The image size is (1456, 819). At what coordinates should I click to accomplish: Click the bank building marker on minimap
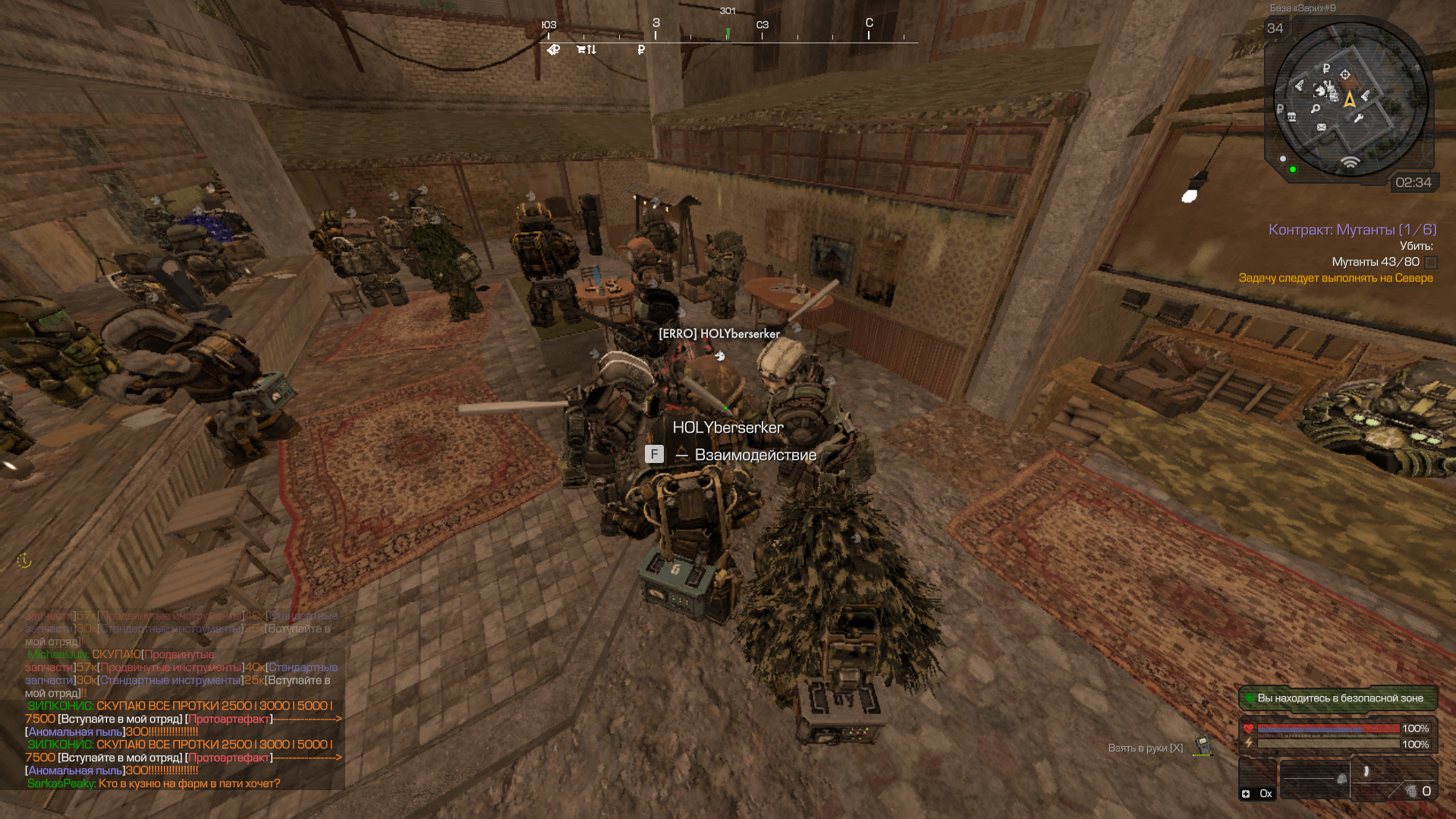click(1291, 117)
